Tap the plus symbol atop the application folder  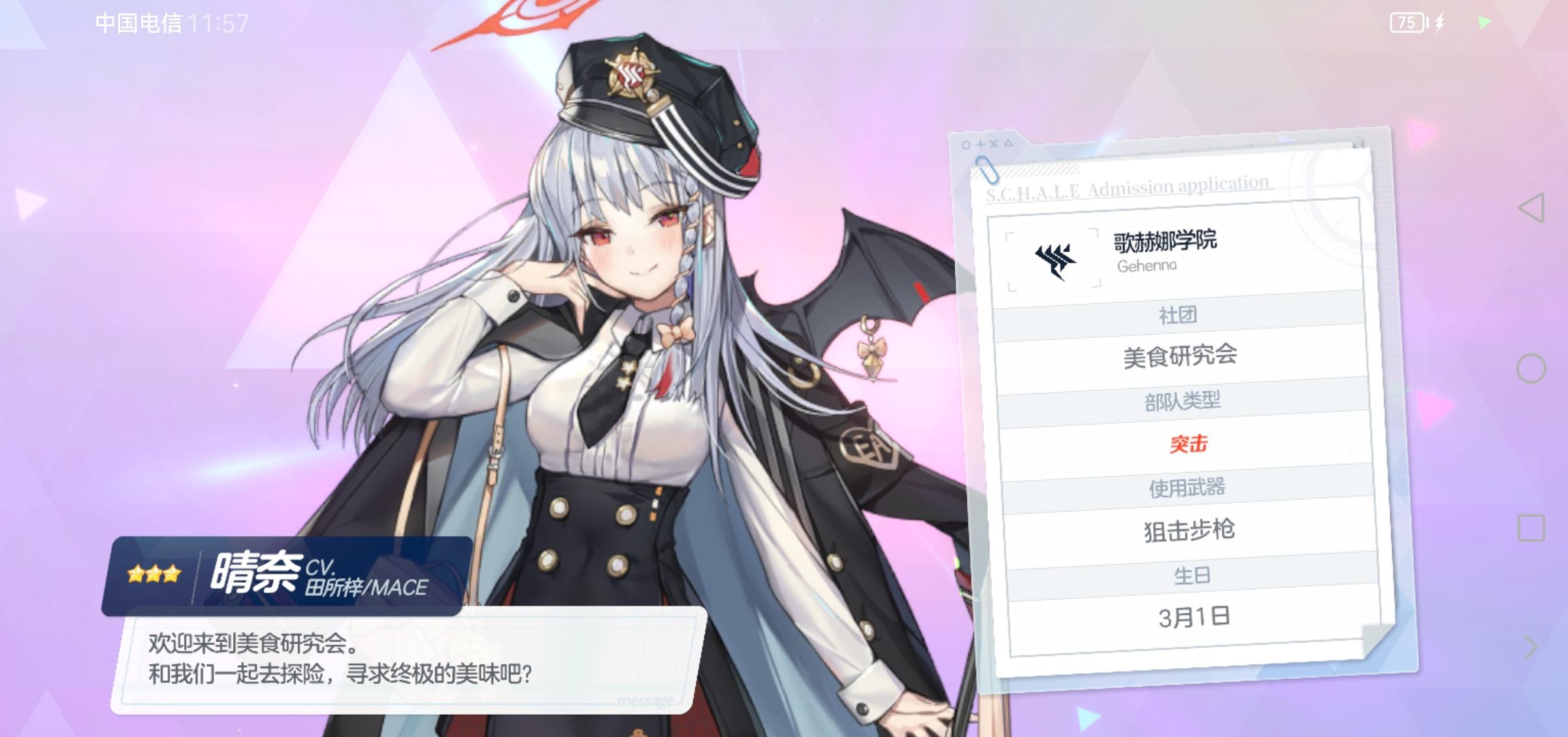point(981,145)
